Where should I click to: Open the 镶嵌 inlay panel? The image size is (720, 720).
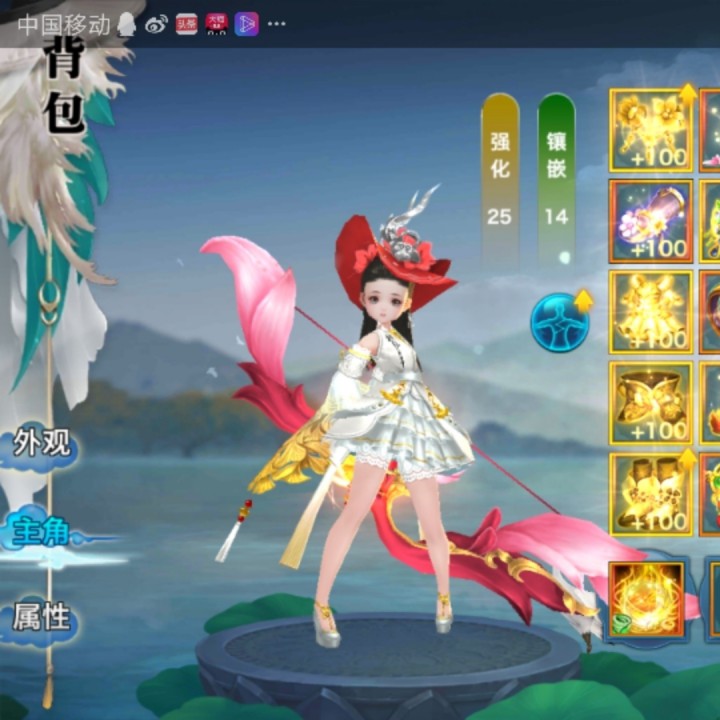(556, 177)
